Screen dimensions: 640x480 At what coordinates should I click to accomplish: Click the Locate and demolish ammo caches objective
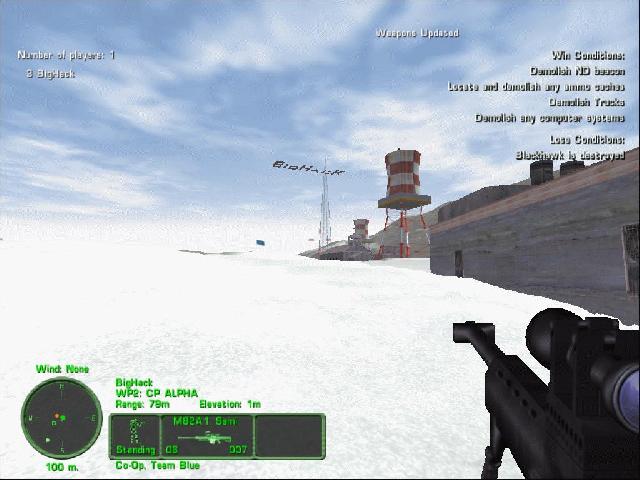537,87
